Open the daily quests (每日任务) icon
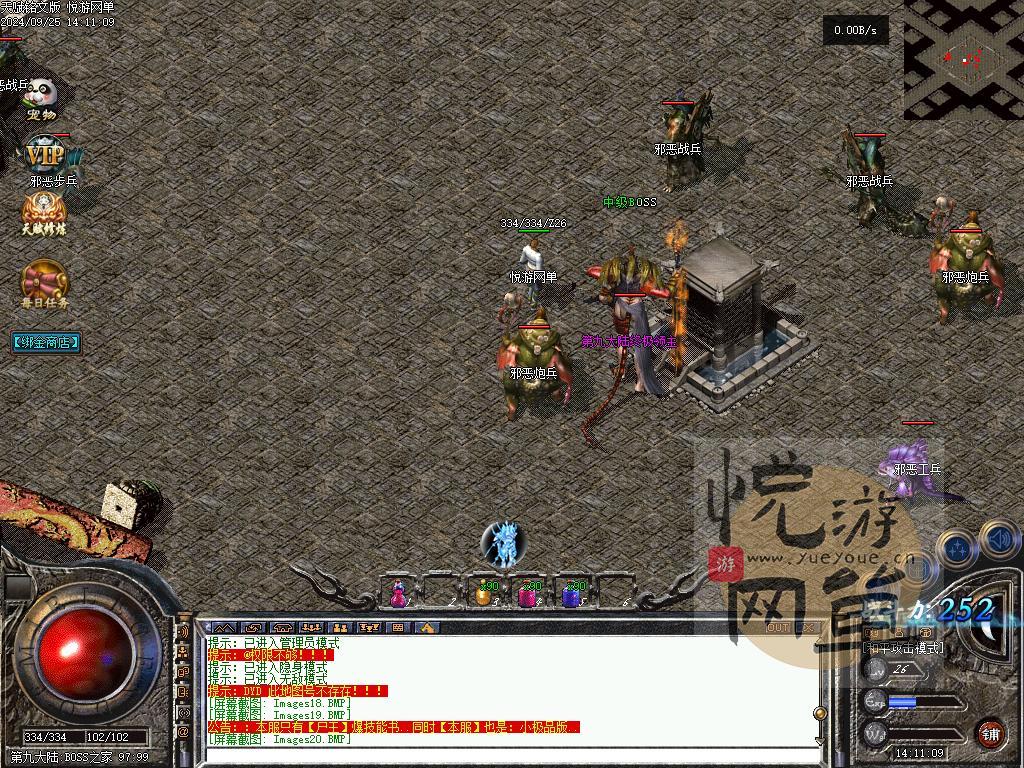This screenshot has height=768, width=1024. pyautogui.click(x=45, y=282)
